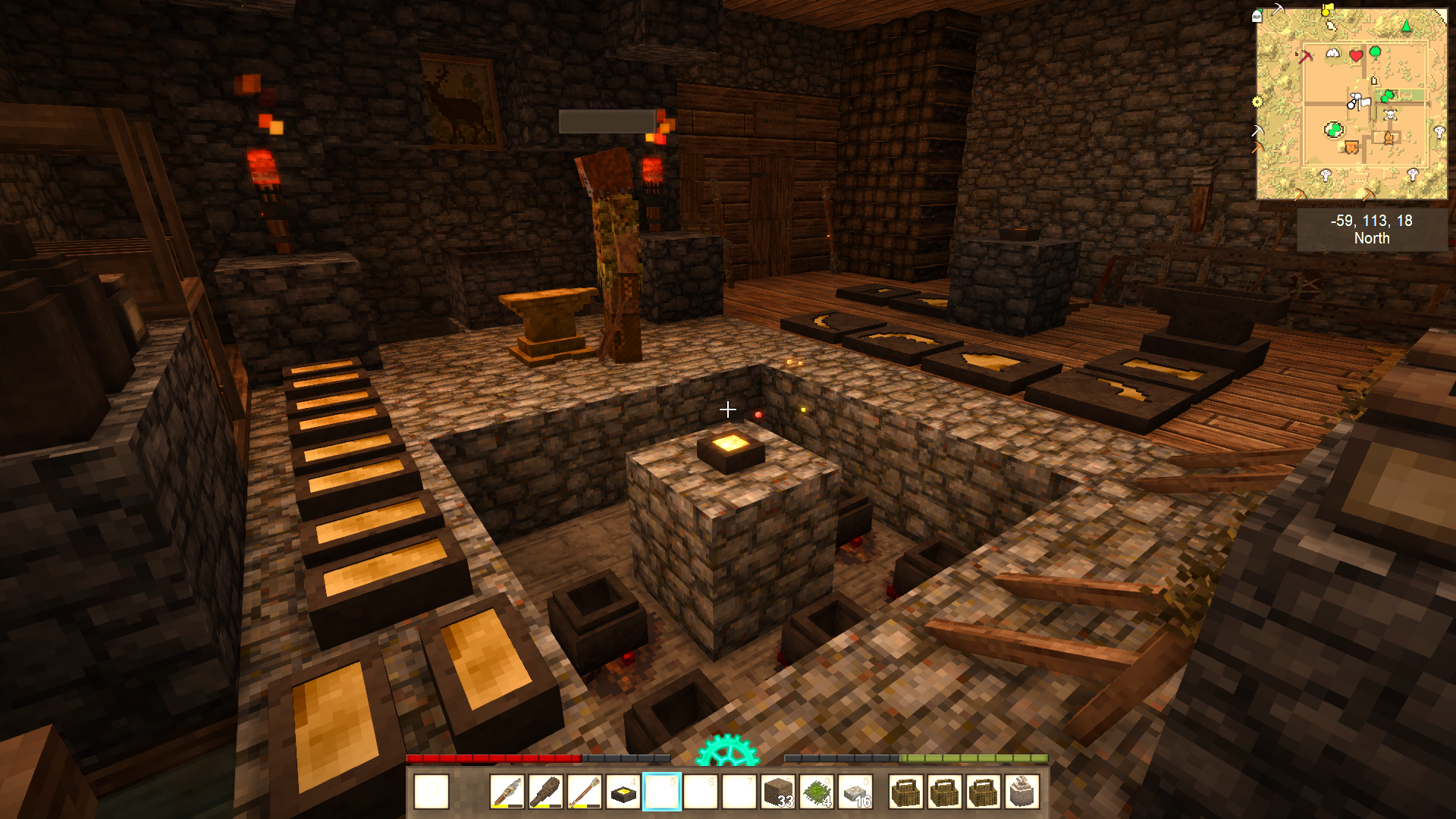Select the skull and crossbones map marker
Image resolution: width=1456 pixels, height=819 pixels.
pos(1391,115)
